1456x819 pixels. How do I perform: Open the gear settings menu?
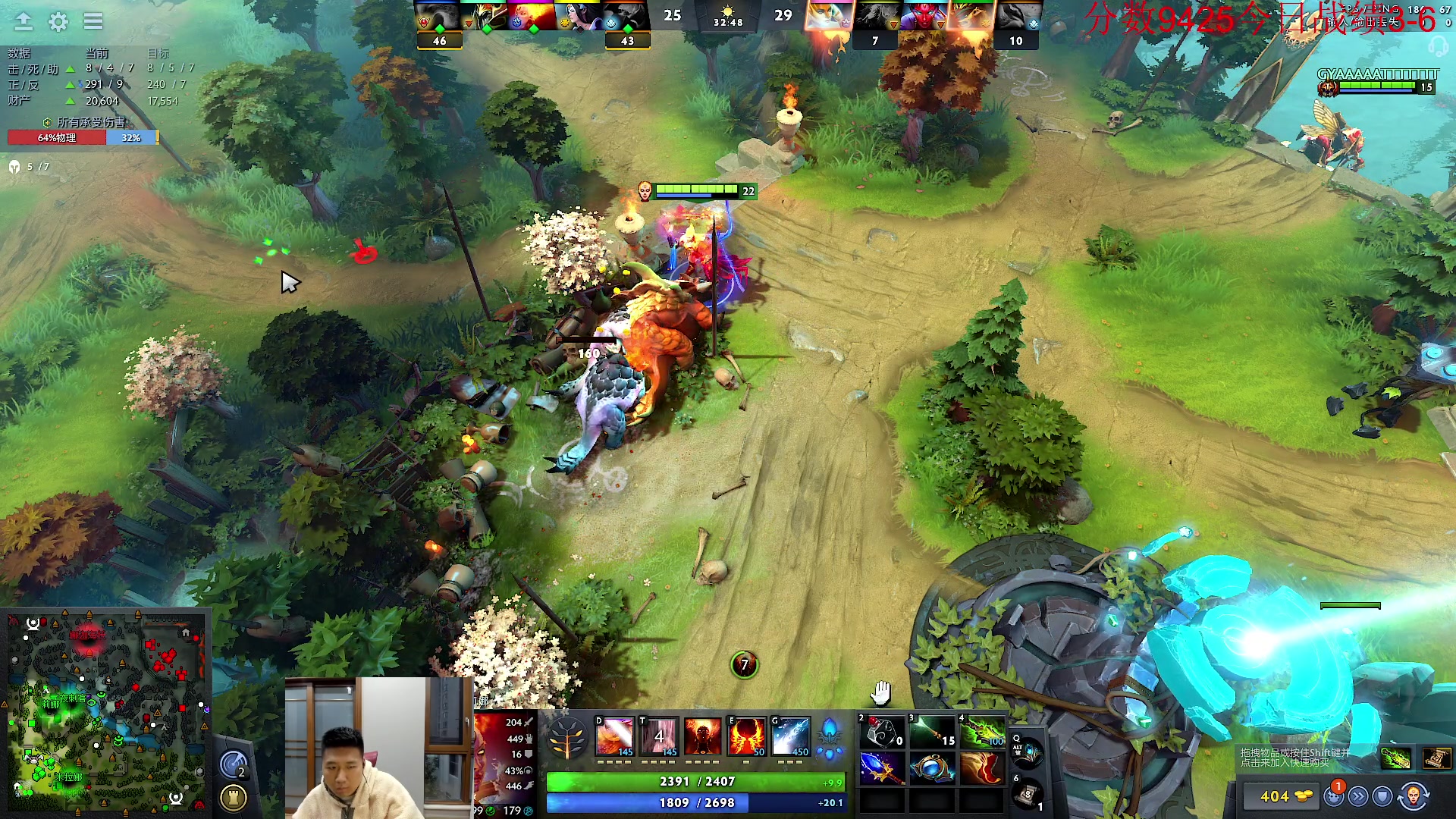[x=58, y=22]
